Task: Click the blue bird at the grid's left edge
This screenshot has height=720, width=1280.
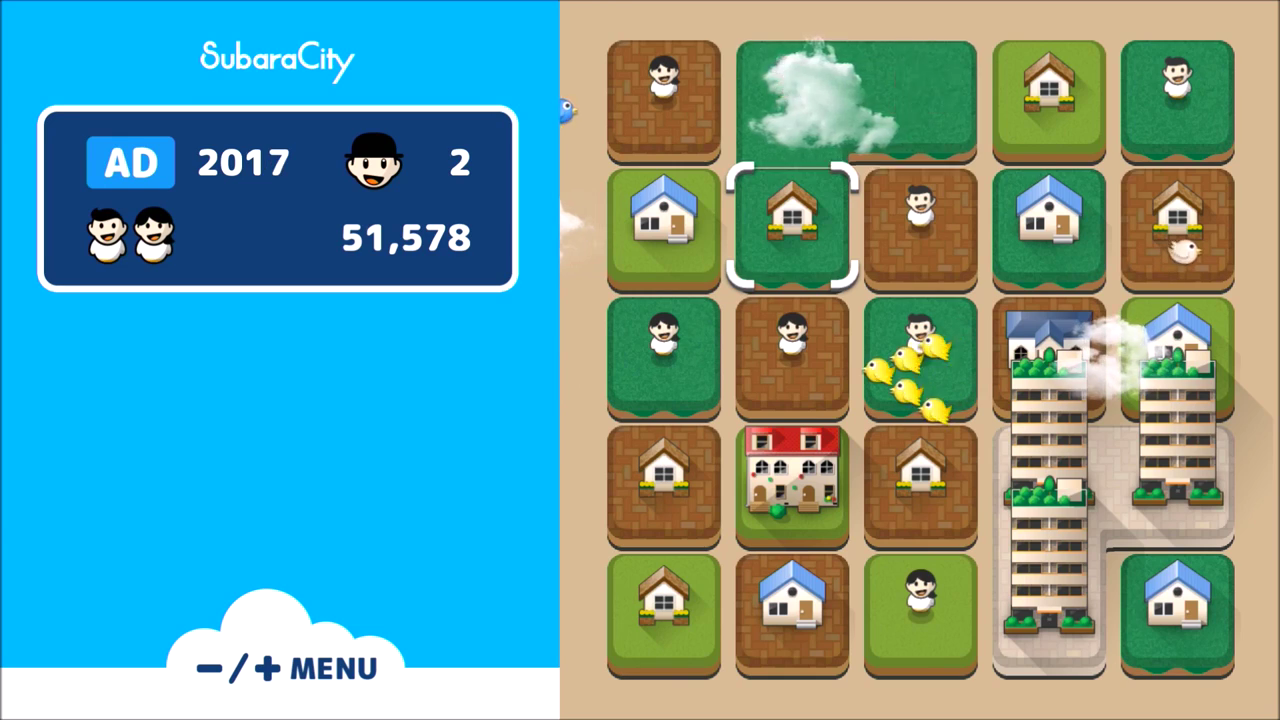Action: click(567, 110)
